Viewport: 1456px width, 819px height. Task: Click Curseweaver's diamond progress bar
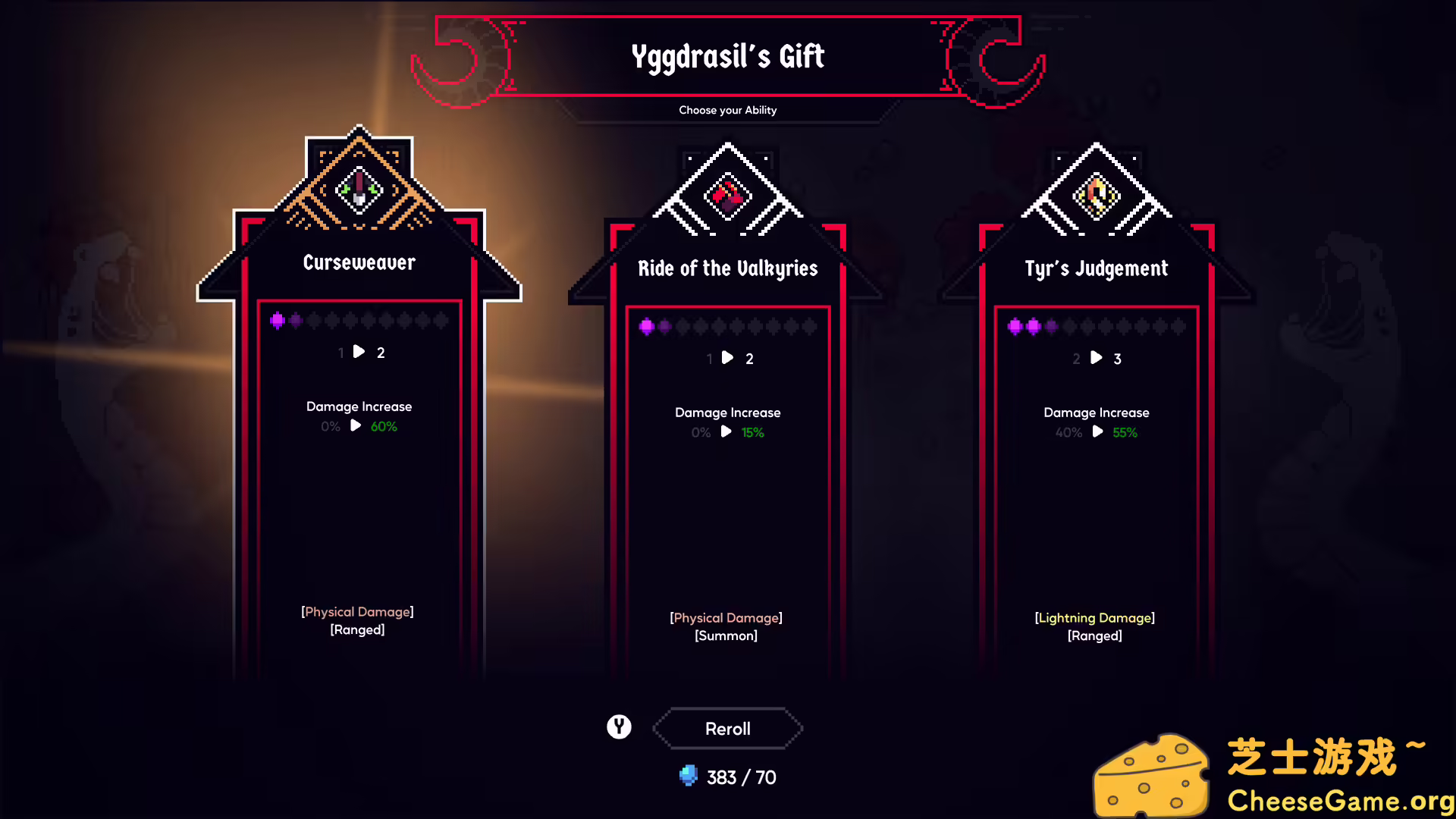[358, 320]
